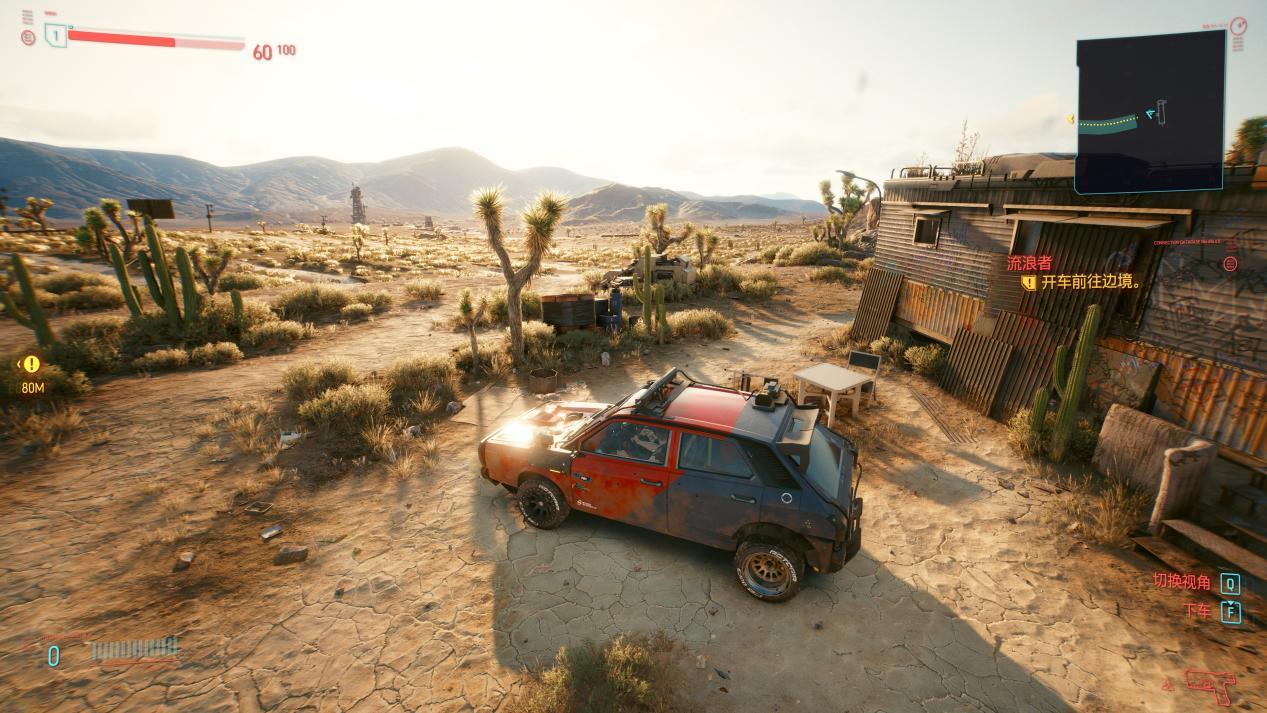Select the 流浪者 quest tracker title
Viewport: 1267px width, 713px height.
pyautogui.click(x=1029, y=263)
